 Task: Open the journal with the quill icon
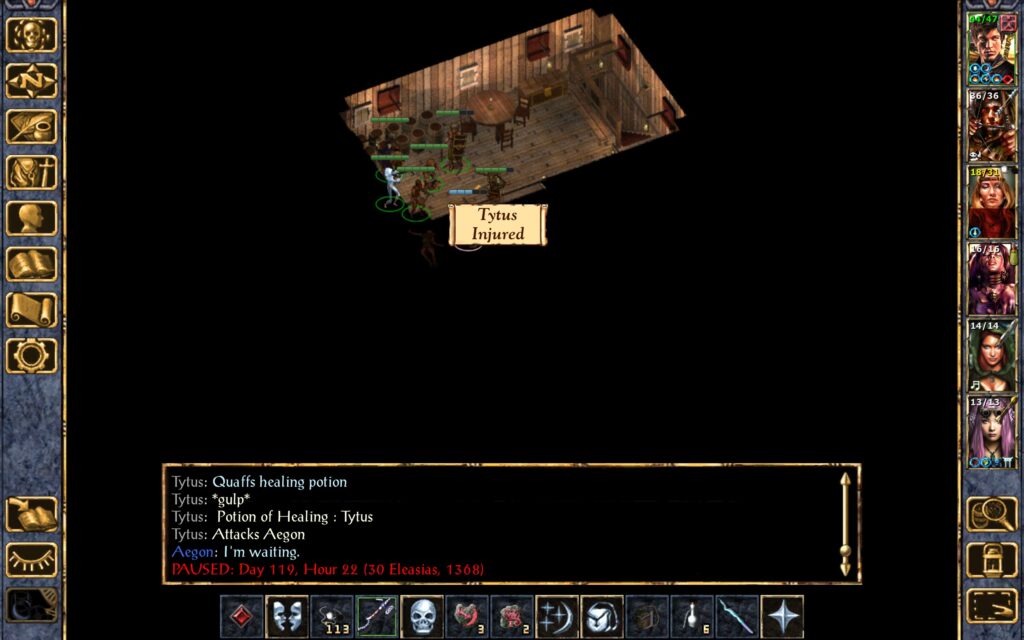pyautogui.click(x=31, y=127)
